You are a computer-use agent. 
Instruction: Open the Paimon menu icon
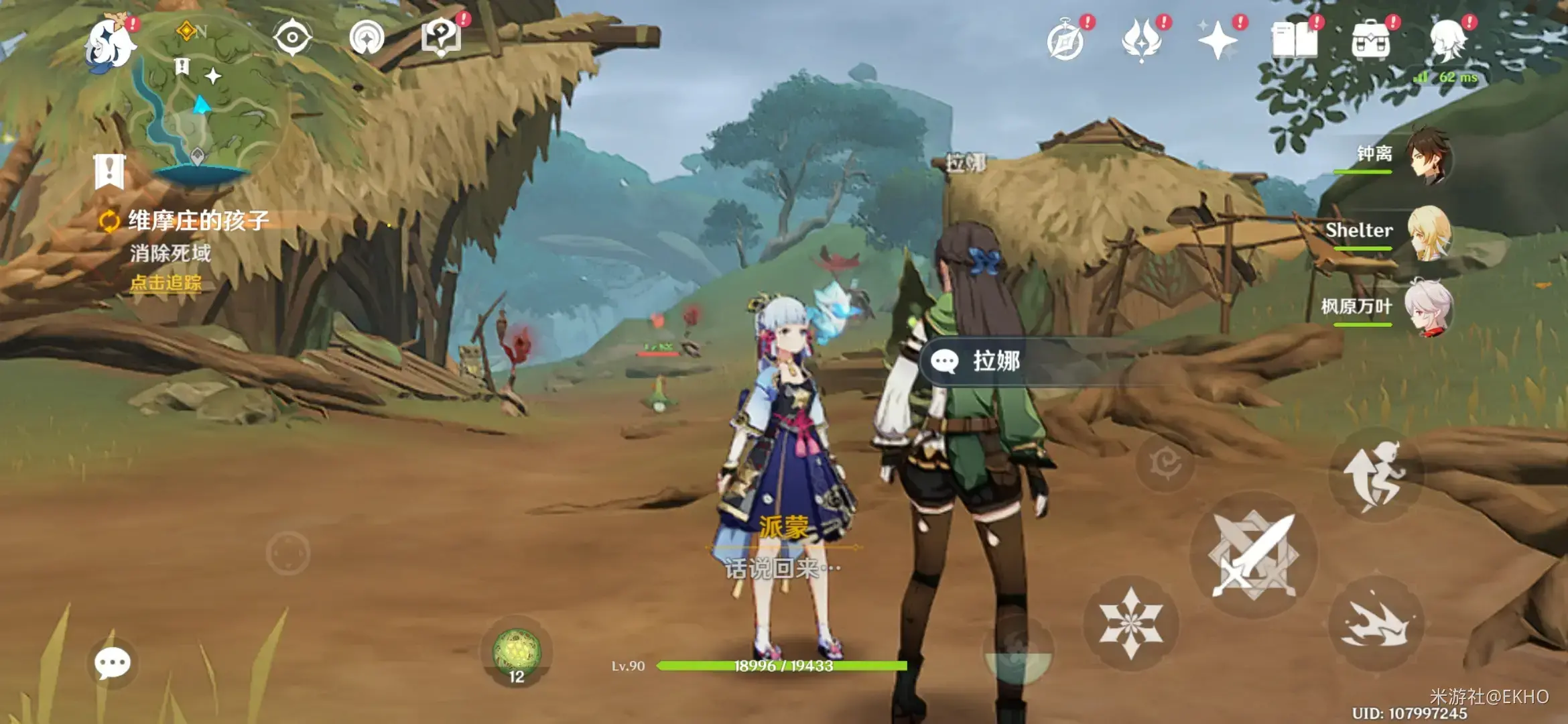click(x=111, y=44)
